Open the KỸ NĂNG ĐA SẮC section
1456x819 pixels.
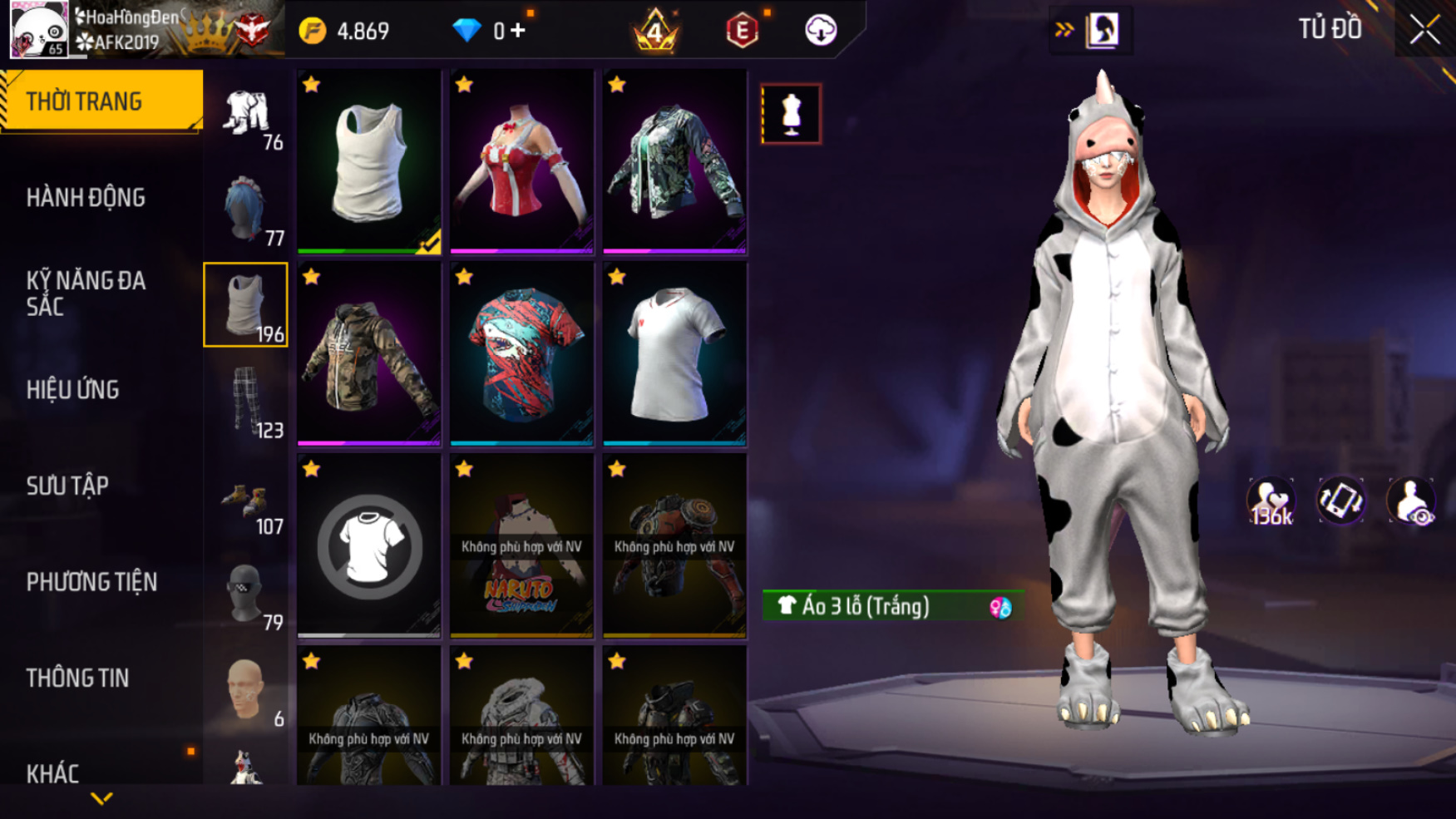pyautogui.click(x=86, y=294)
